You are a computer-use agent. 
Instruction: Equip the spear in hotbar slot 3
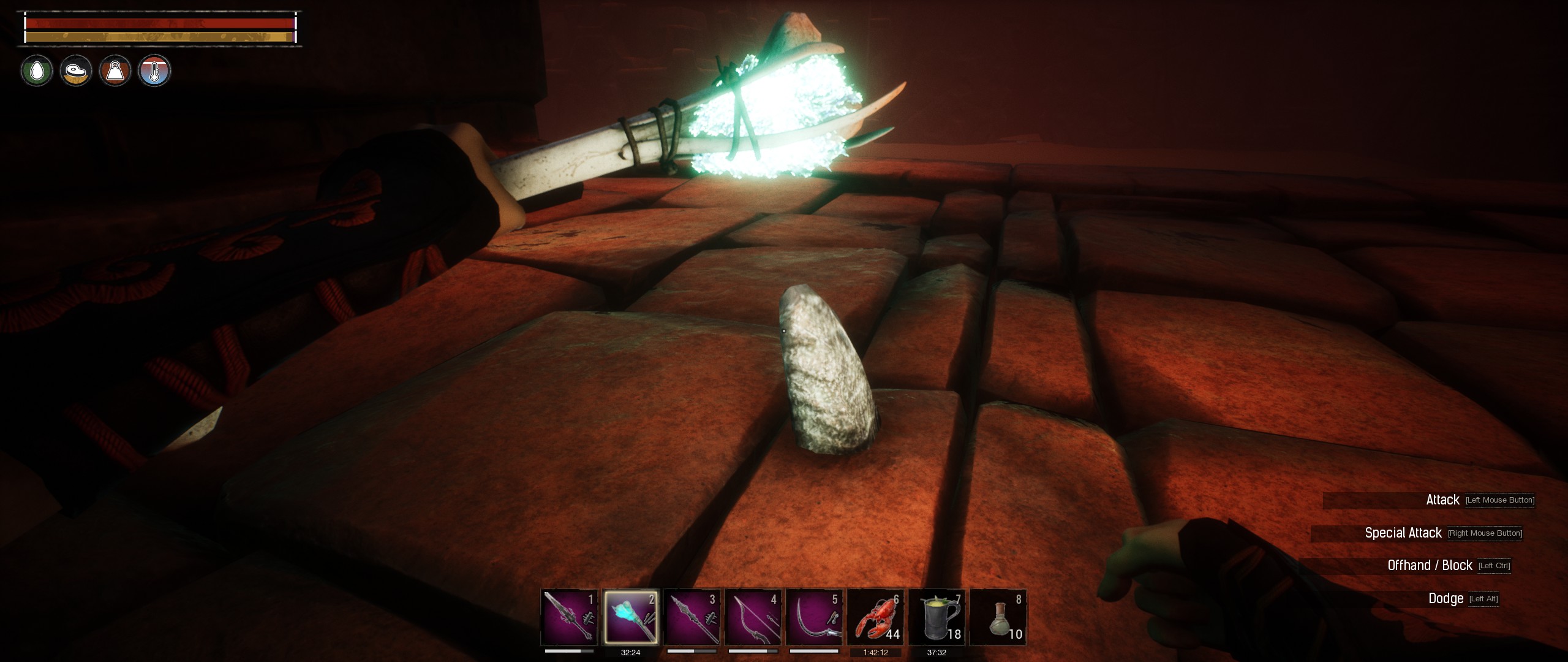tap(692, 617)
